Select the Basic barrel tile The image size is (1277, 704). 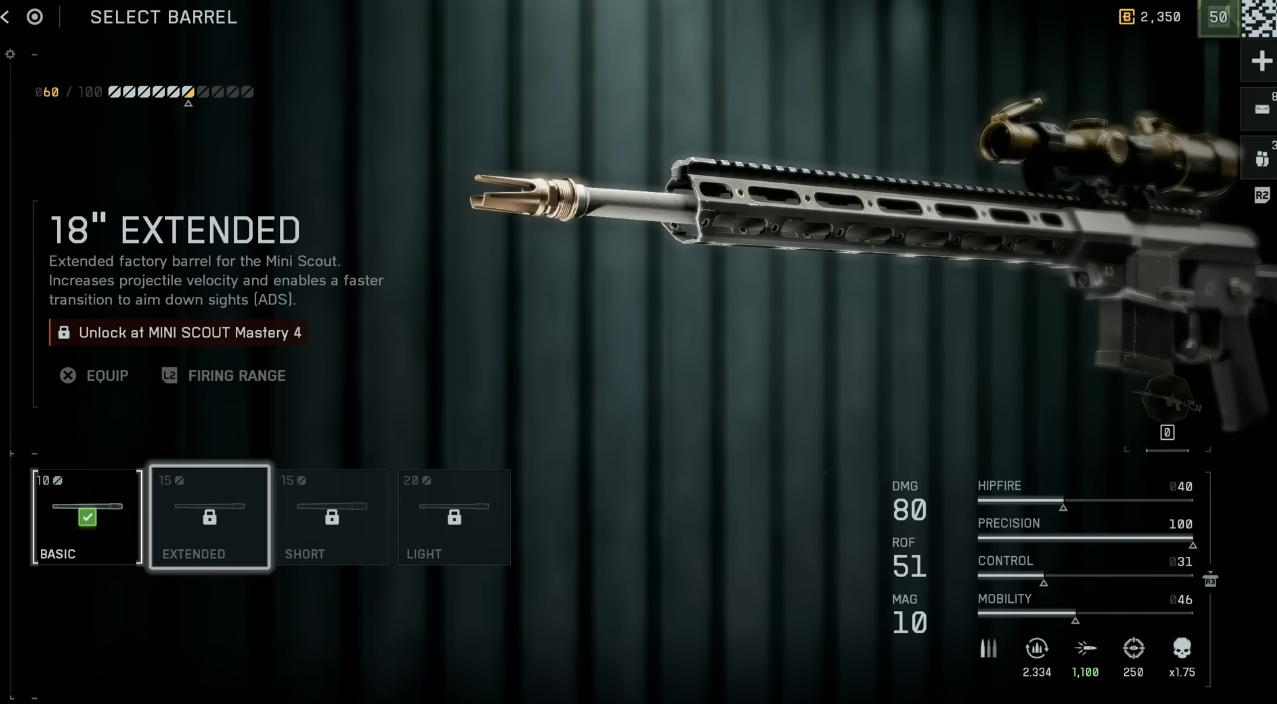[x=87, y=517]
